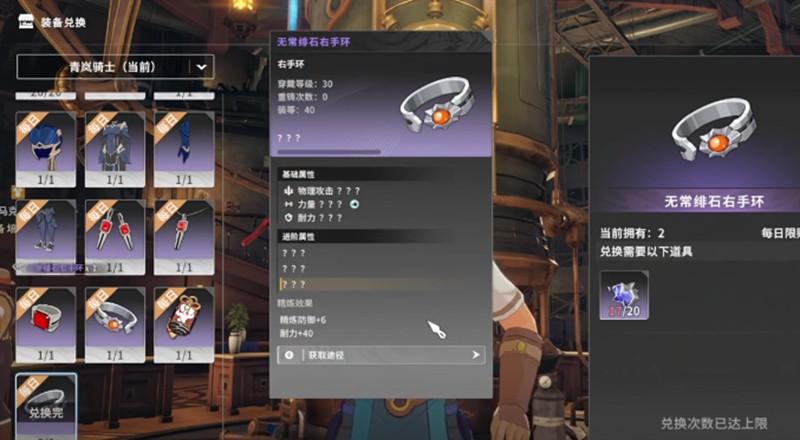
Task: Select the red pendant necklace item
Action: coord(183,234)
